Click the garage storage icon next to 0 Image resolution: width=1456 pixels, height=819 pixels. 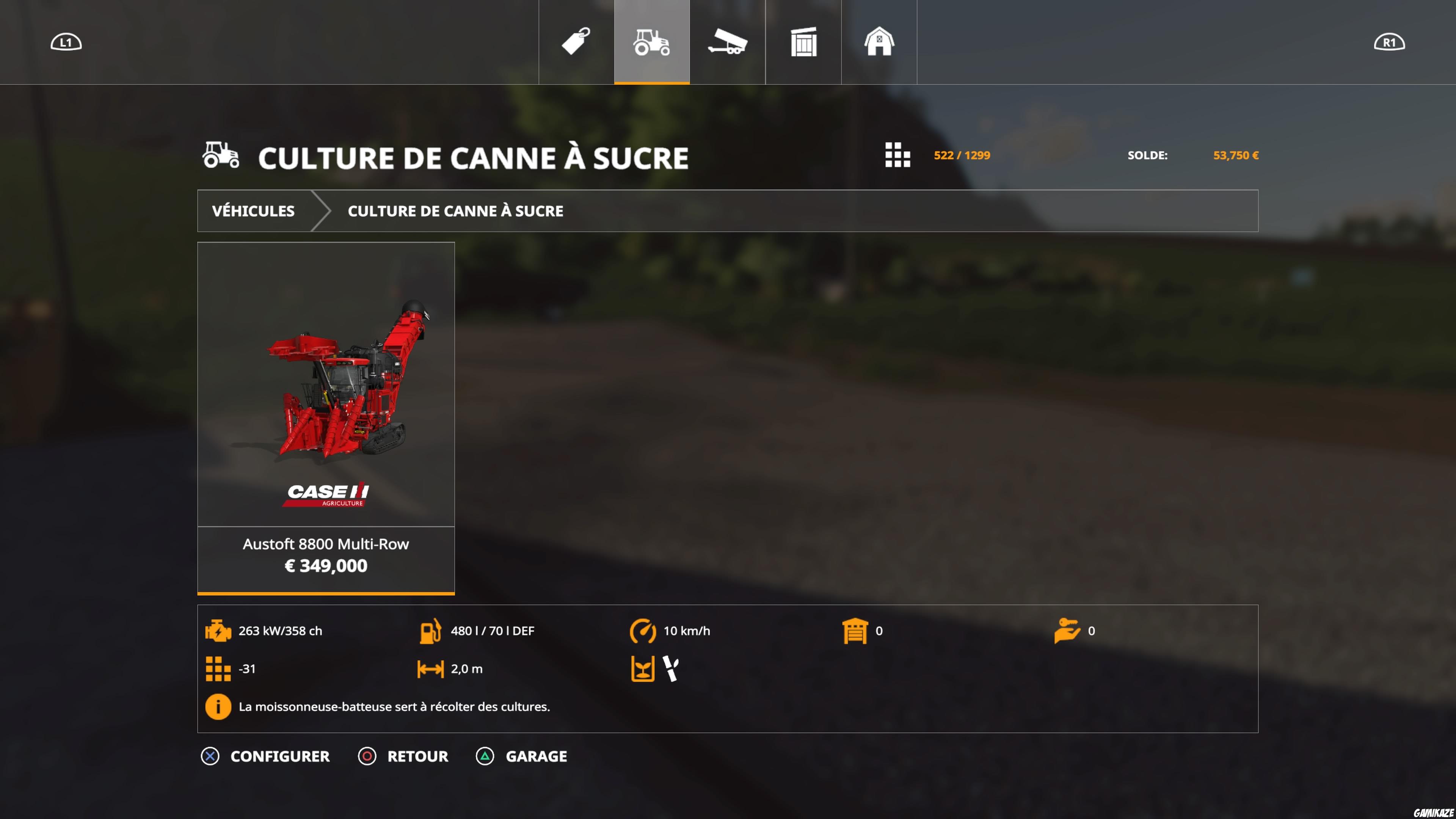(855, 631)
